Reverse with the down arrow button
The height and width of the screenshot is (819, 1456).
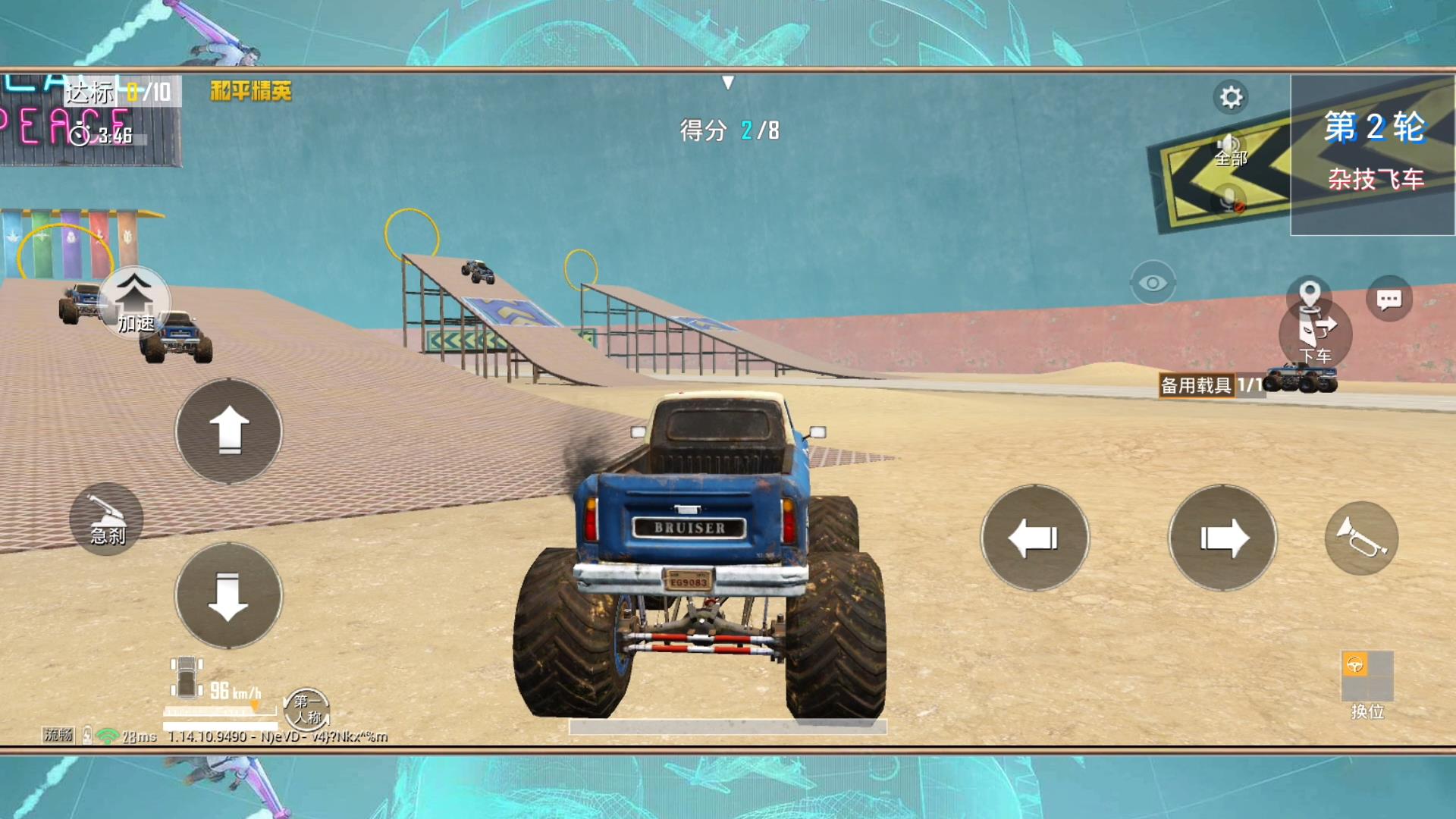tap(228, 596)
